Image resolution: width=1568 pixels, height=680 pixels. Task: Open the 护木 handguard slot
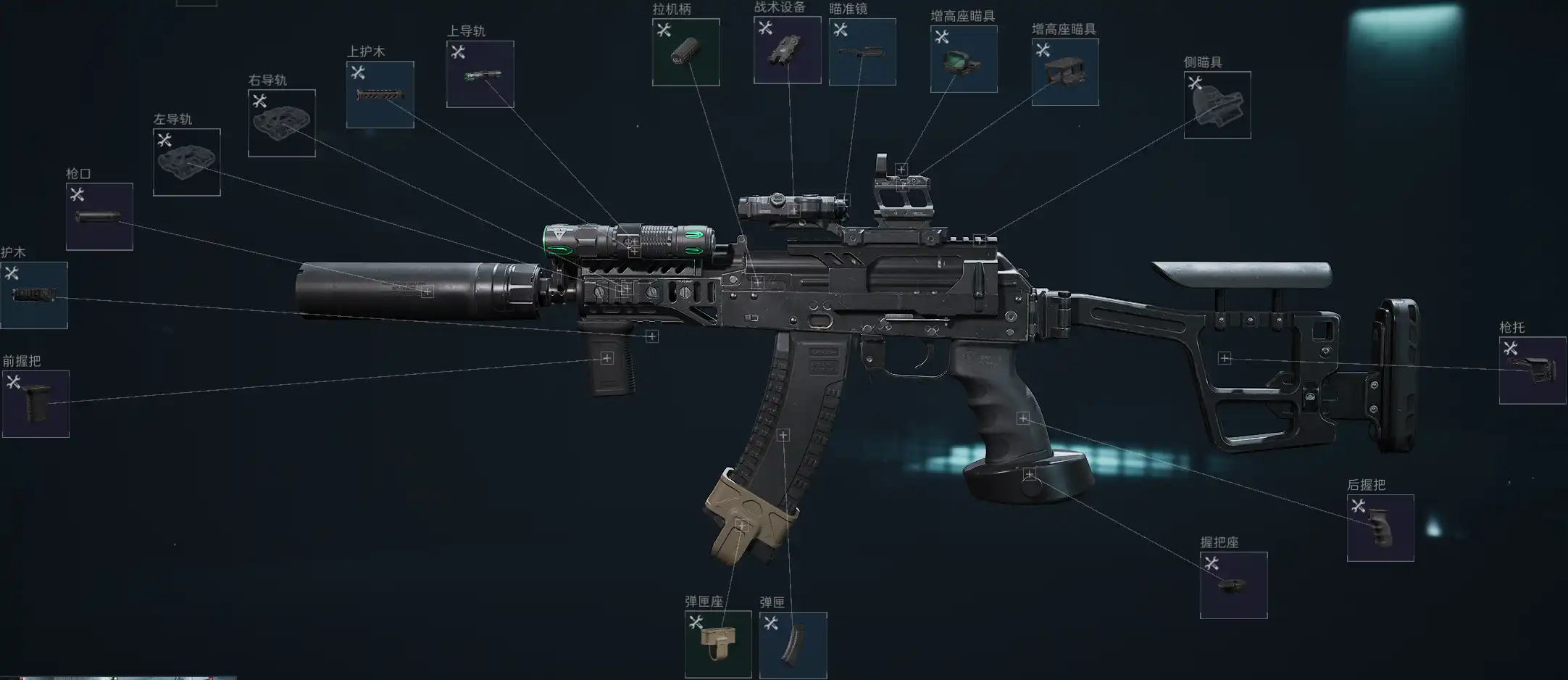coord(34,296)
